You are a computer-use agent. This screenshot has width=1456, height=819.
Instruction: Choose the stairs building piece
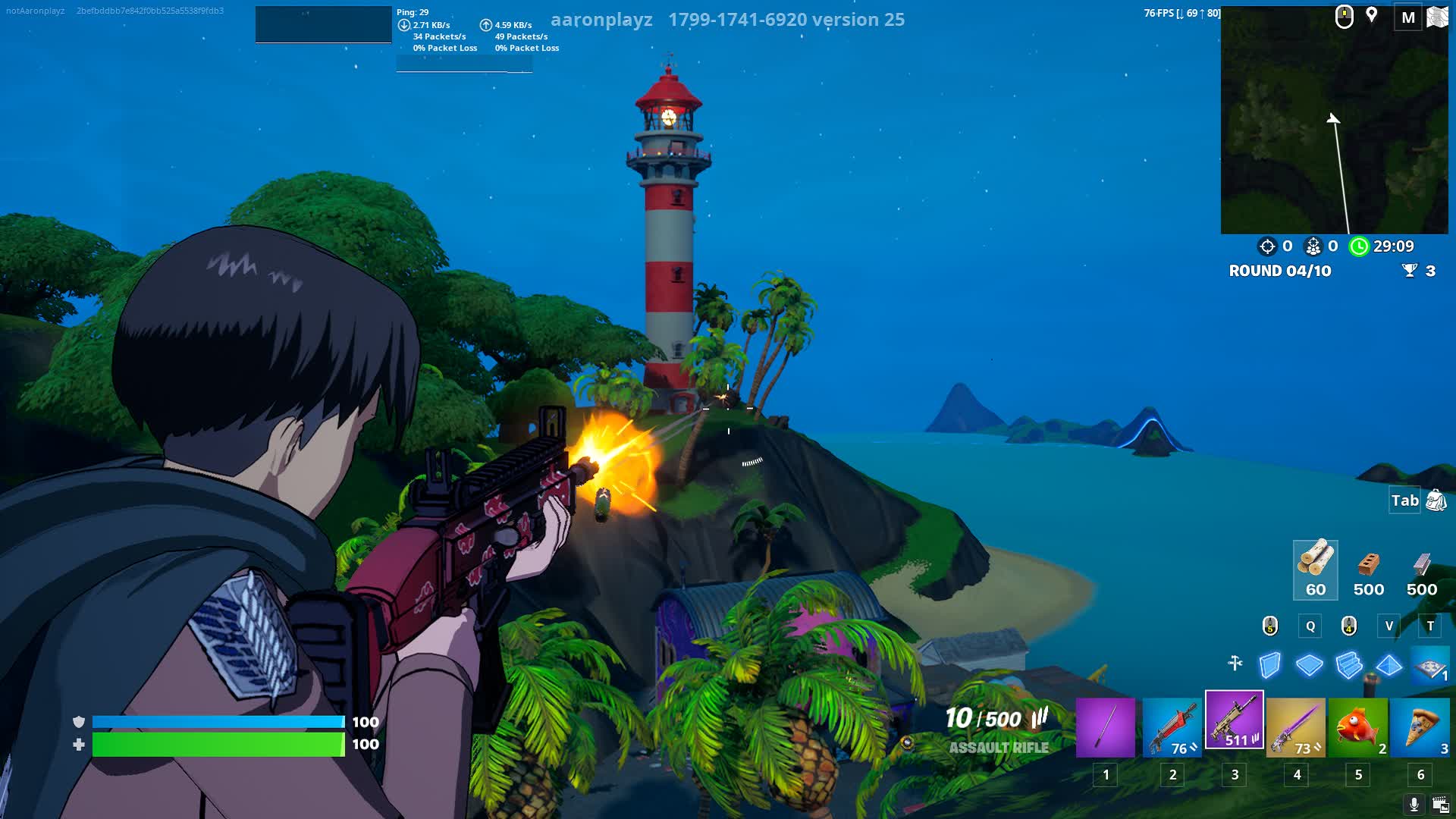(x=1349, y=665)
